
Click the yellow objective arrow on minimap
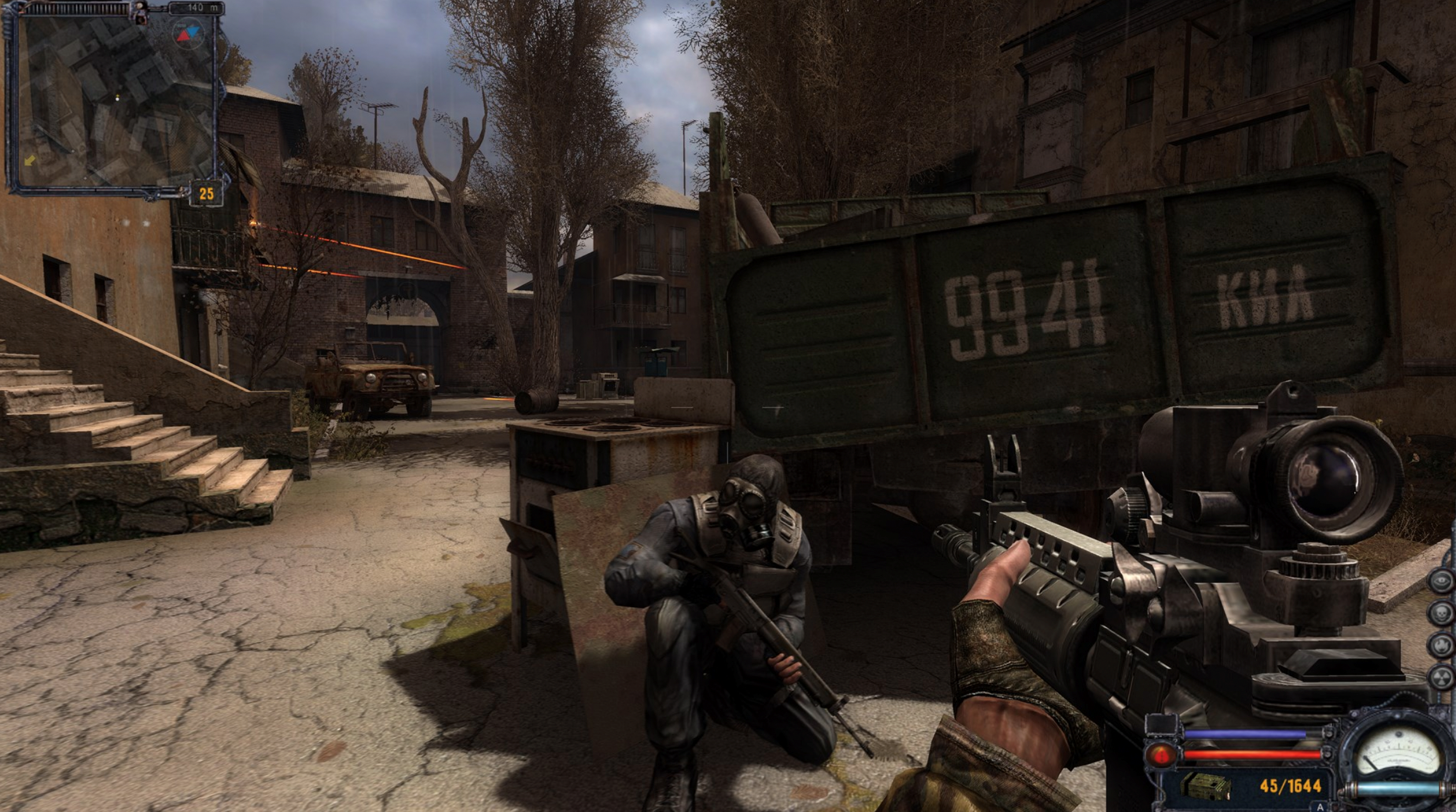point(30,161)
